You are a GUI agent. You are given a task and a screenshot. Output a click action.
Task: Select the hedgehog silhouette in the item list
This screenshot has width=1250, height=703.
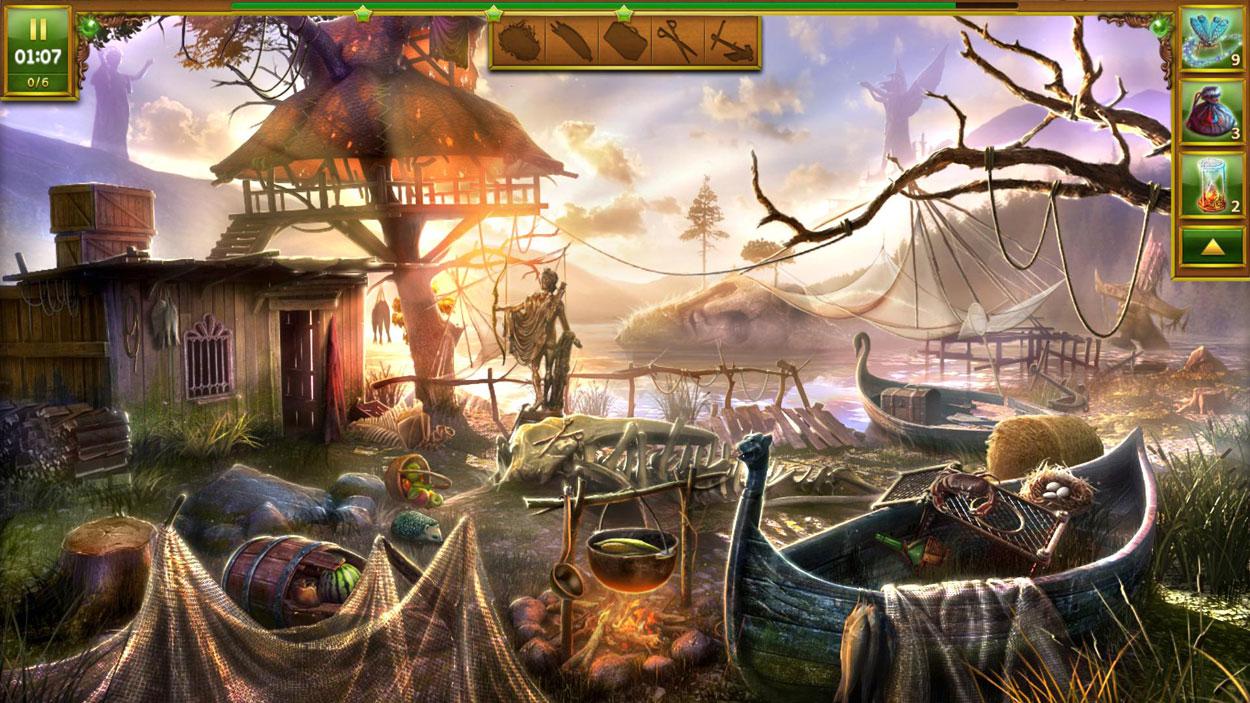[518, 41]
